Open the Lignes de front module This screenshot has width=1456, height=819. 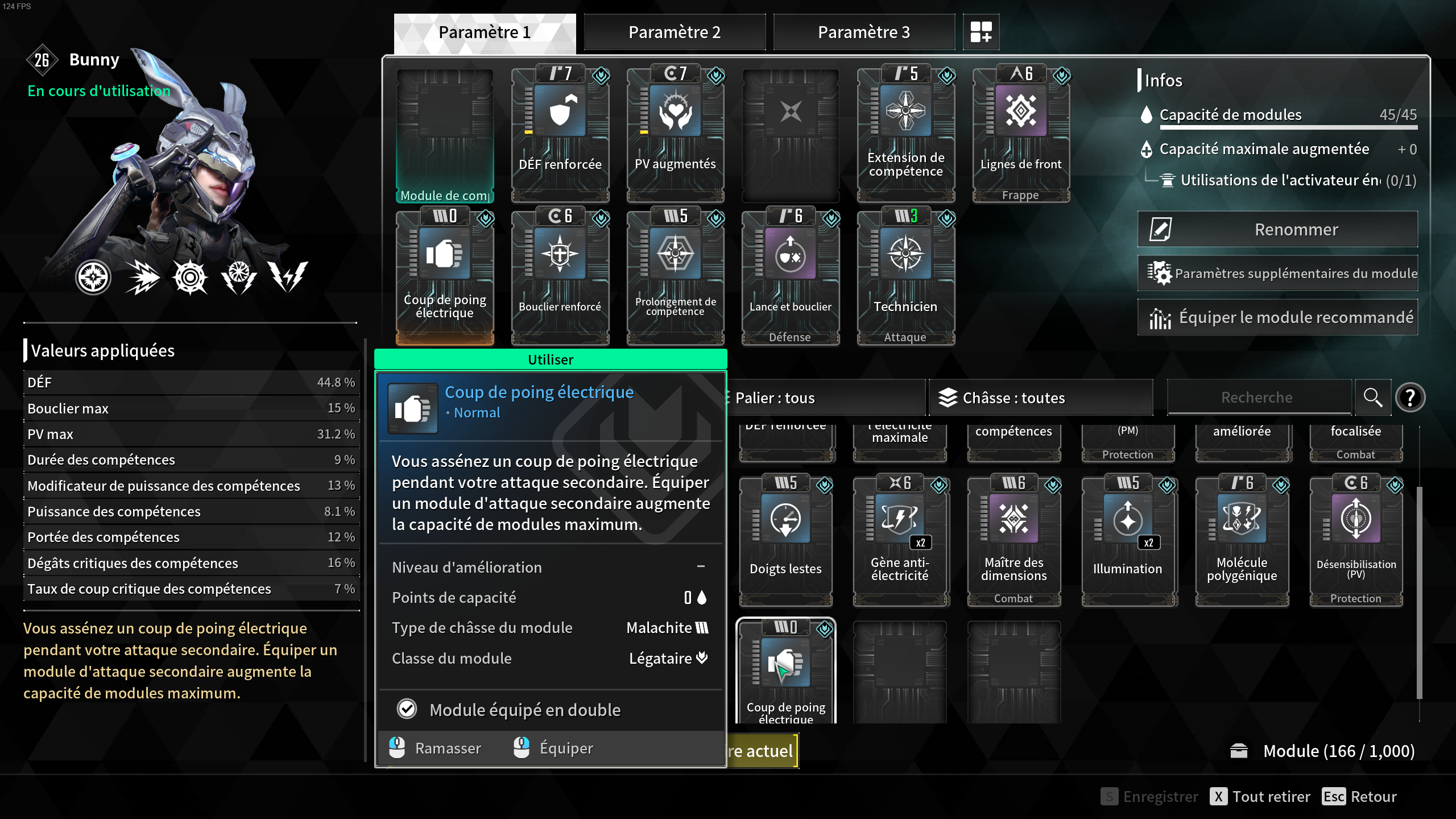click(1020, 131)
